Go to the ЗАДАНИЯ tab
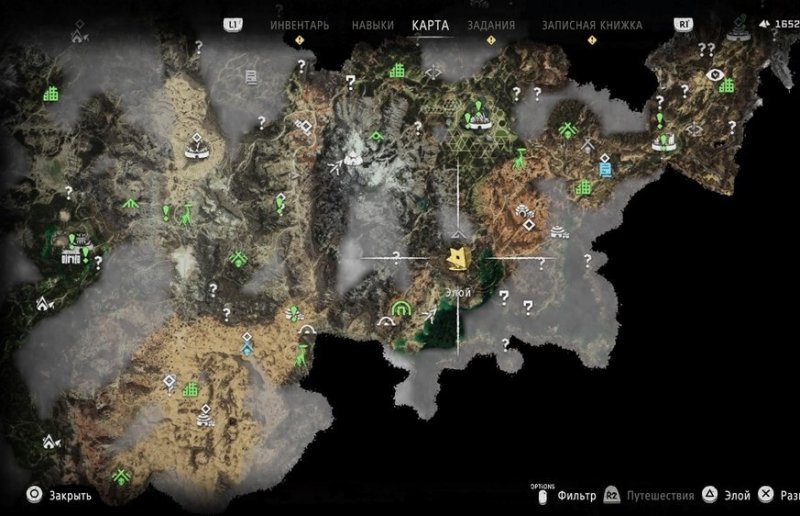This screenshot has height=516, width=800. click(x=491, y=25)
